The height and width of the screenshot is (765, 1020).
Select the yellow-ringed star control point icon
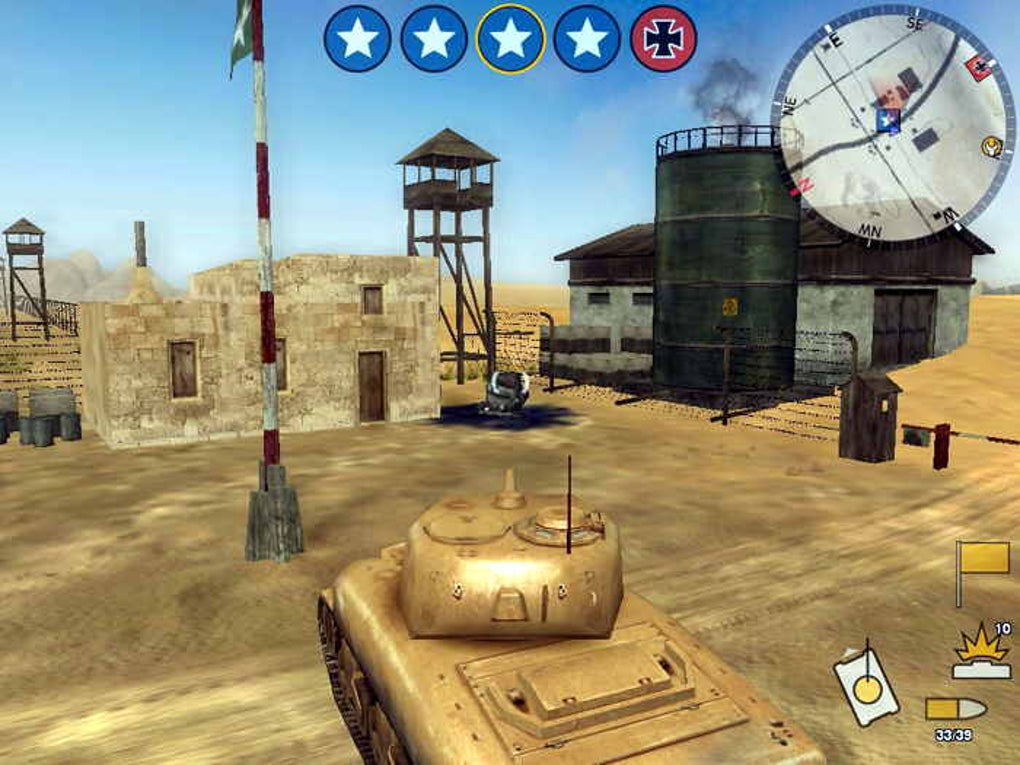(x=511, y=38)
